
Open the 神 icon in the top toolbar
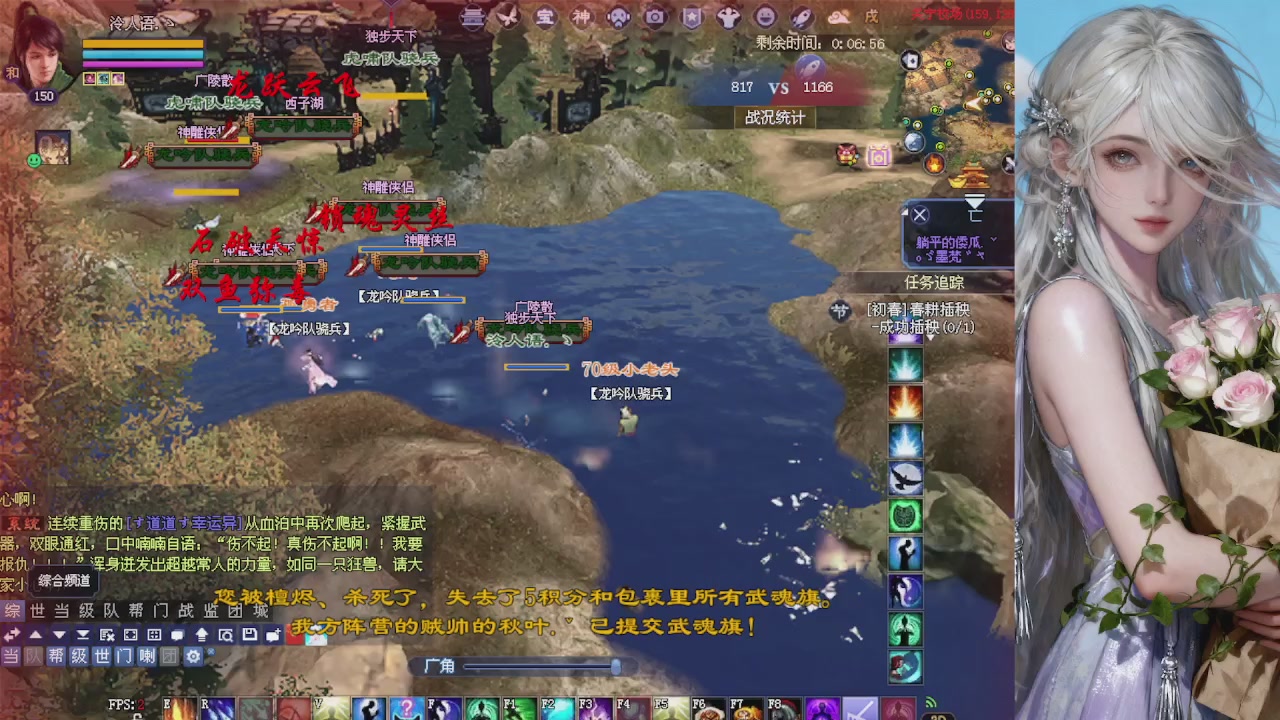pos(581,17)
